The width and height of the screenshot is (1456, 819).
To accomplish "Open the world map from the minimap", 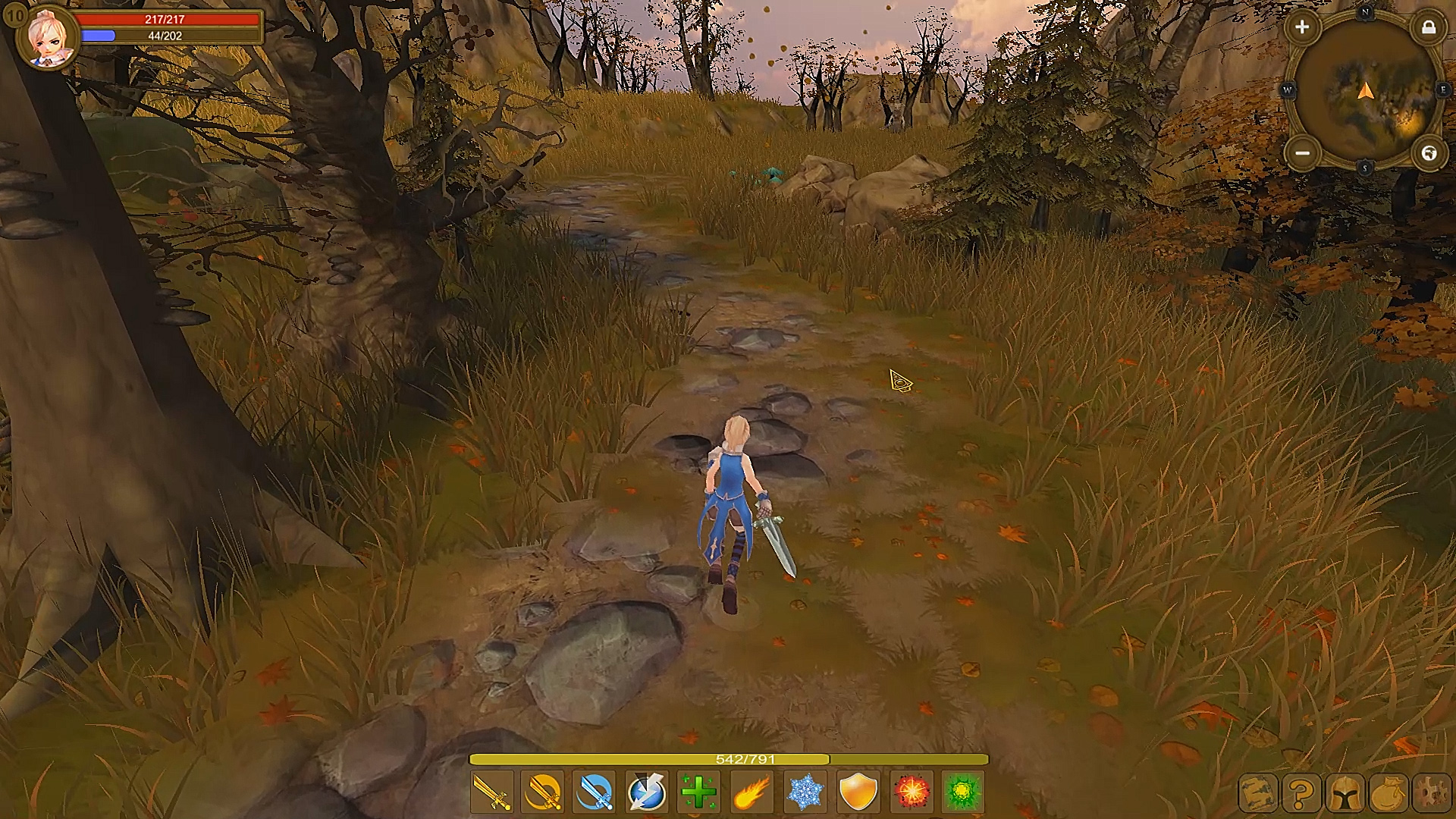I will click(1429, 152).
